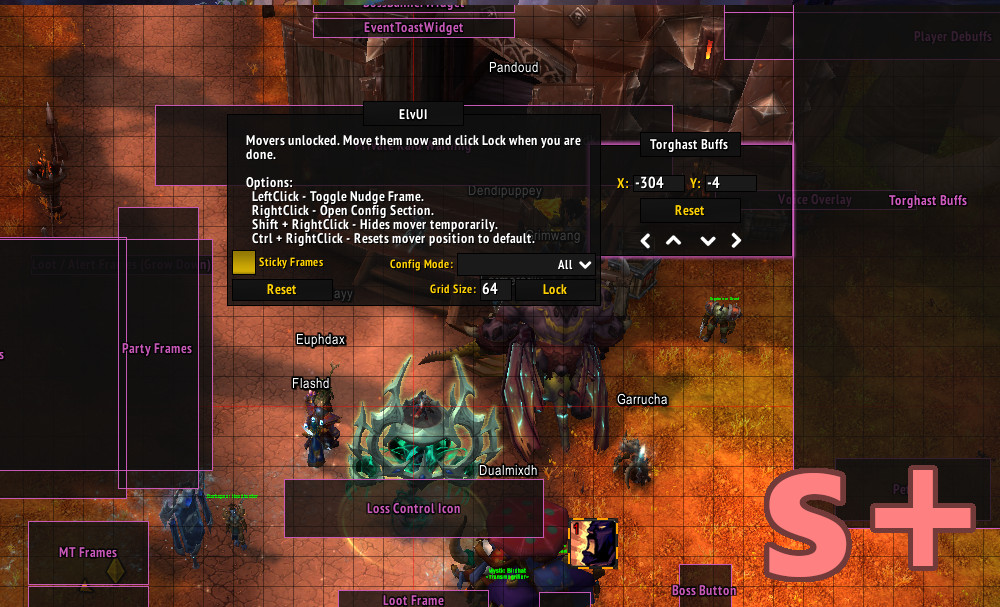The height and width of the screenshot is (607, 1000).
Task: Click Reset in the Torghast Buffs nudge frame
Action: coord(689,211)
